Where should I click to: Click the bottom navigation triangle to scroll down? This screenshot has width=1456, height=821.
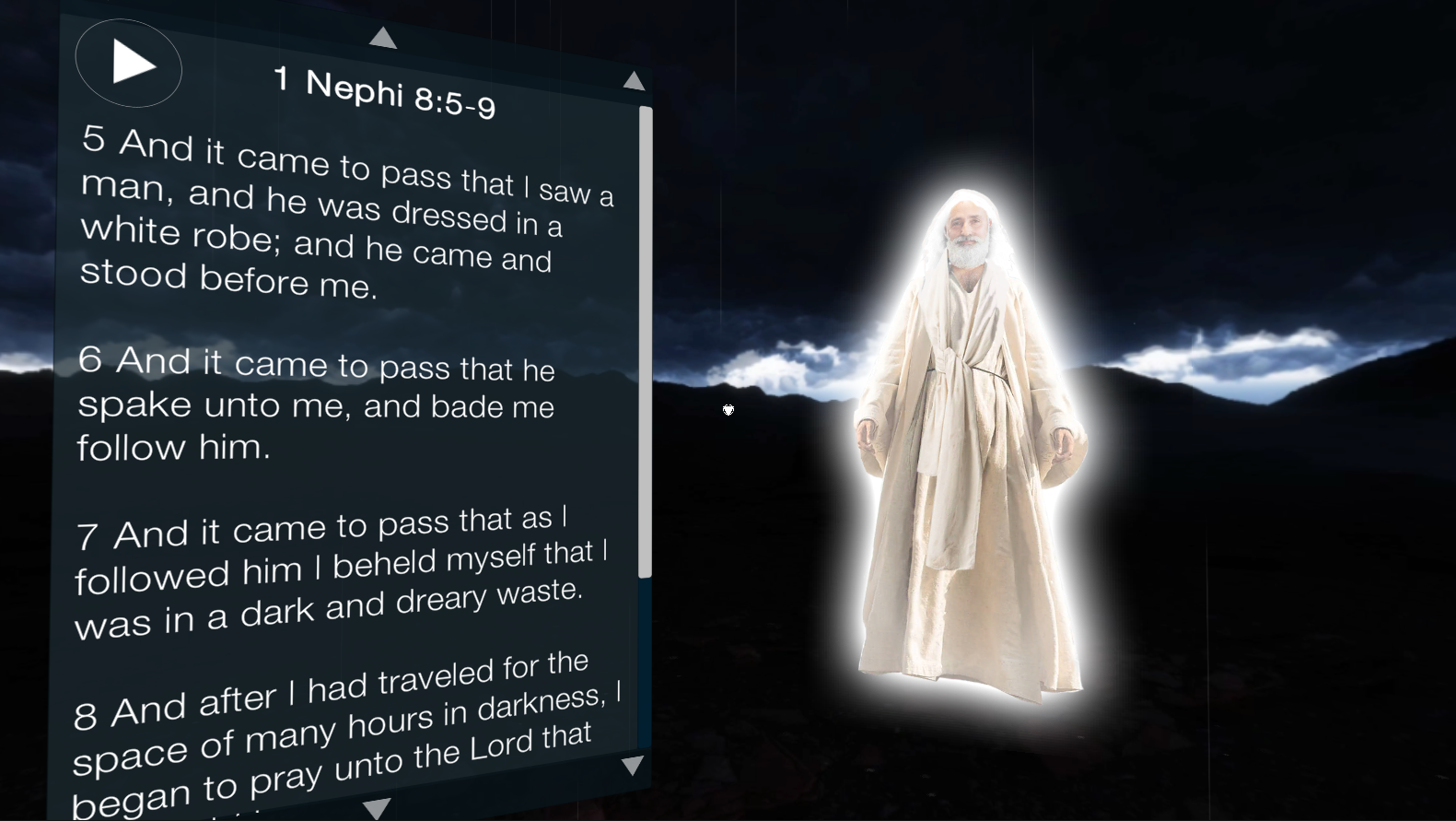coord(376,808)
